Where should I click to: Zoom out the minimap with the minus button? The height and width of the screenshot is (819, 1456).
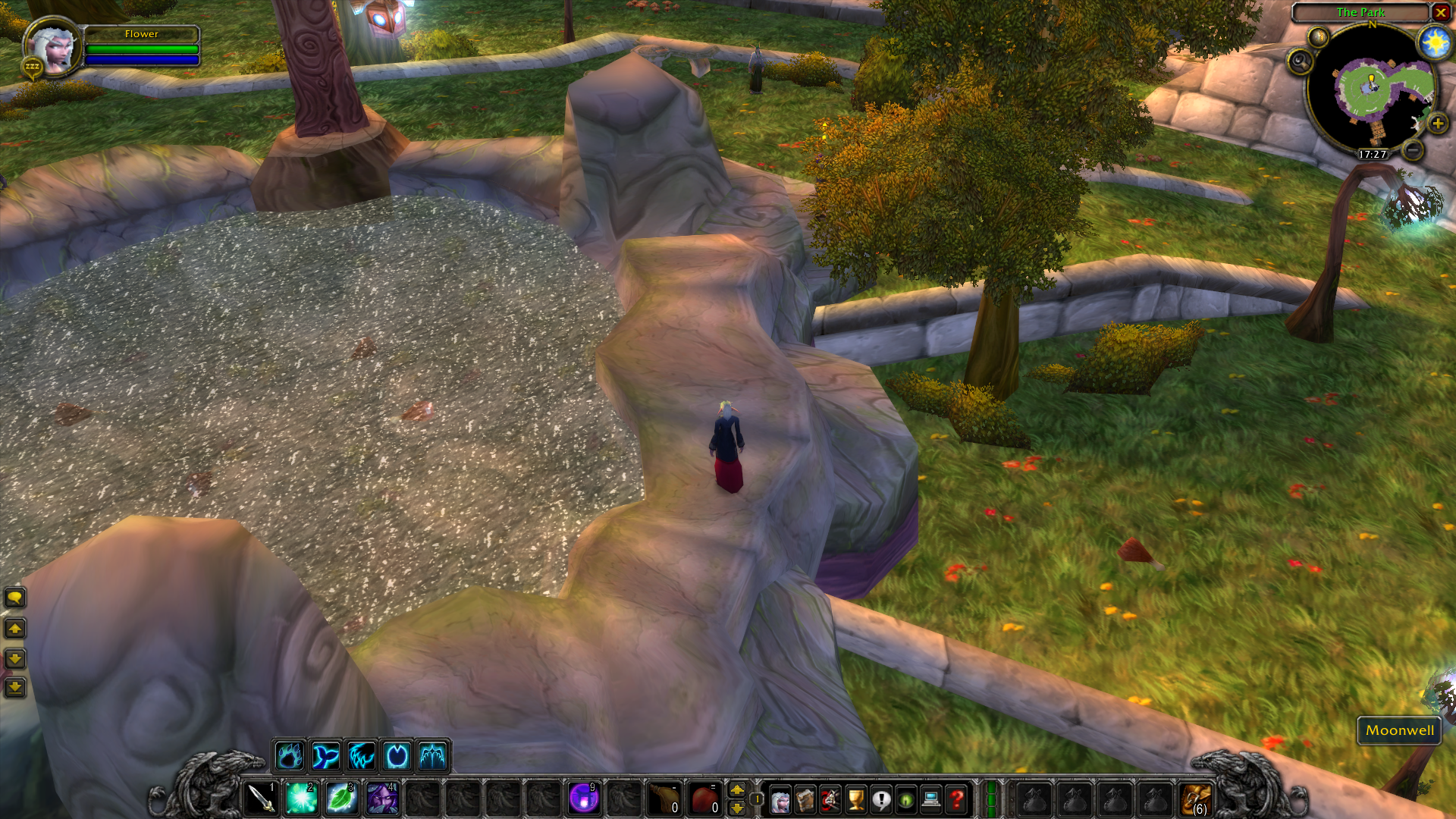(x=1412, y=150)
